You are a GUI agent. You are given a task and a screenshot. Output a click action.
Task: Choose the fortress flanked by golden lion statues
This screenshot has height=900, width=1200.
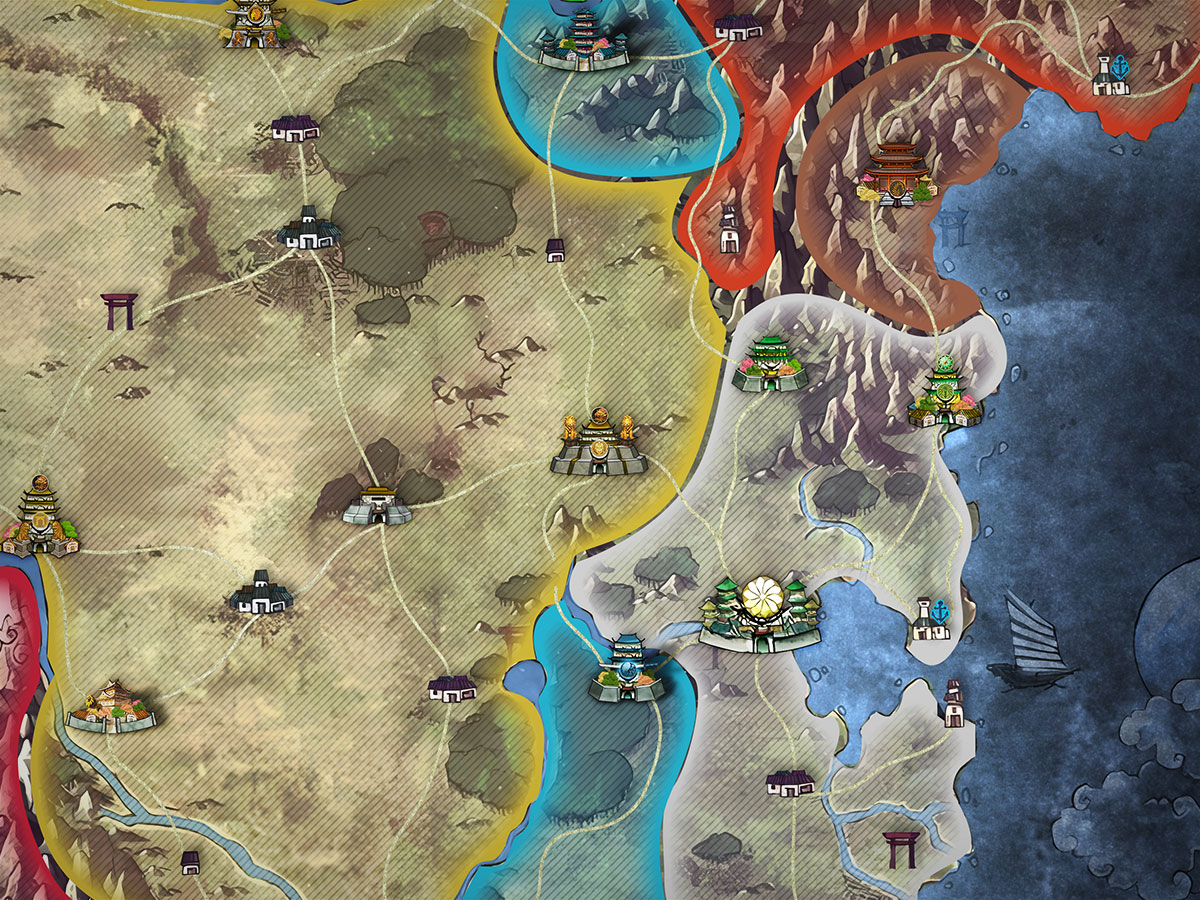598,445
